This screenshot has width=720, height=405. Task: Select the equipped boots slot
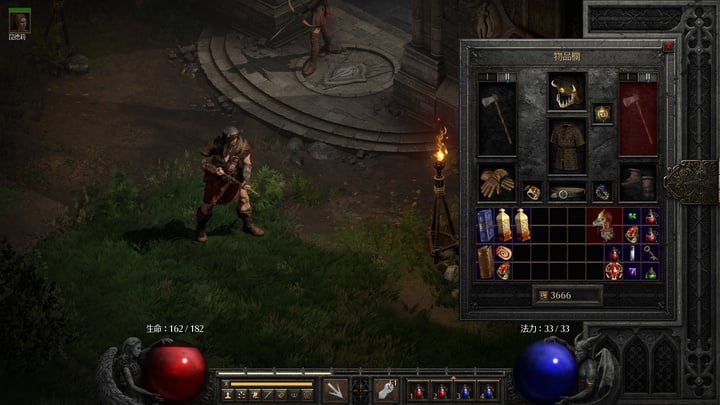tap(637, 183)
